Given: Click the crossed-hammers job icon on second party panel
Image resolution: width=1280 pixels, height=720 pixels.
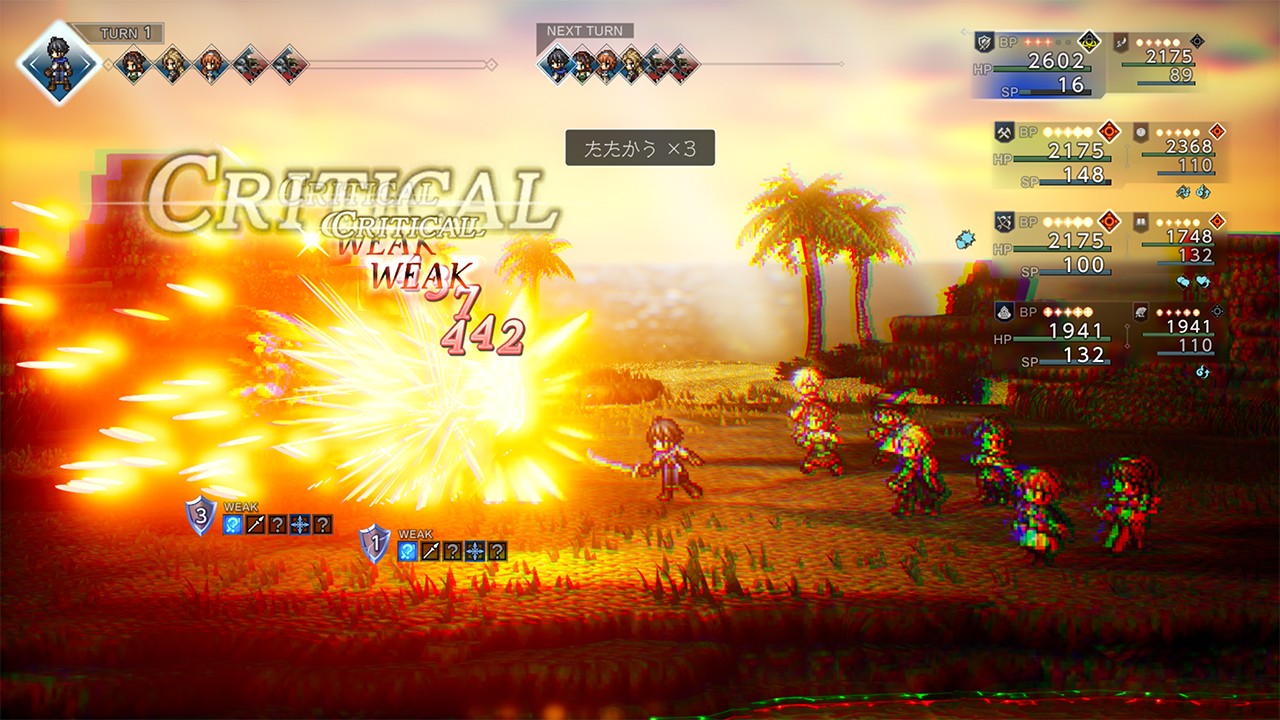Looking at the screenshot, I should [1003, 131].
